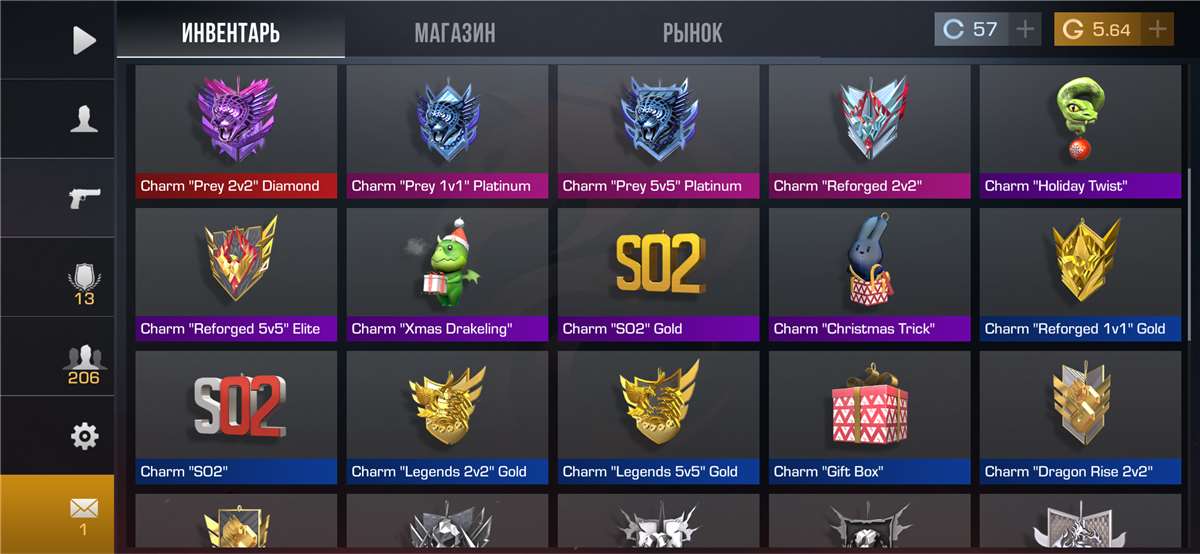
Task: Choose the Charm "Dragon Rise 2v2" item
Action: 1078,417
